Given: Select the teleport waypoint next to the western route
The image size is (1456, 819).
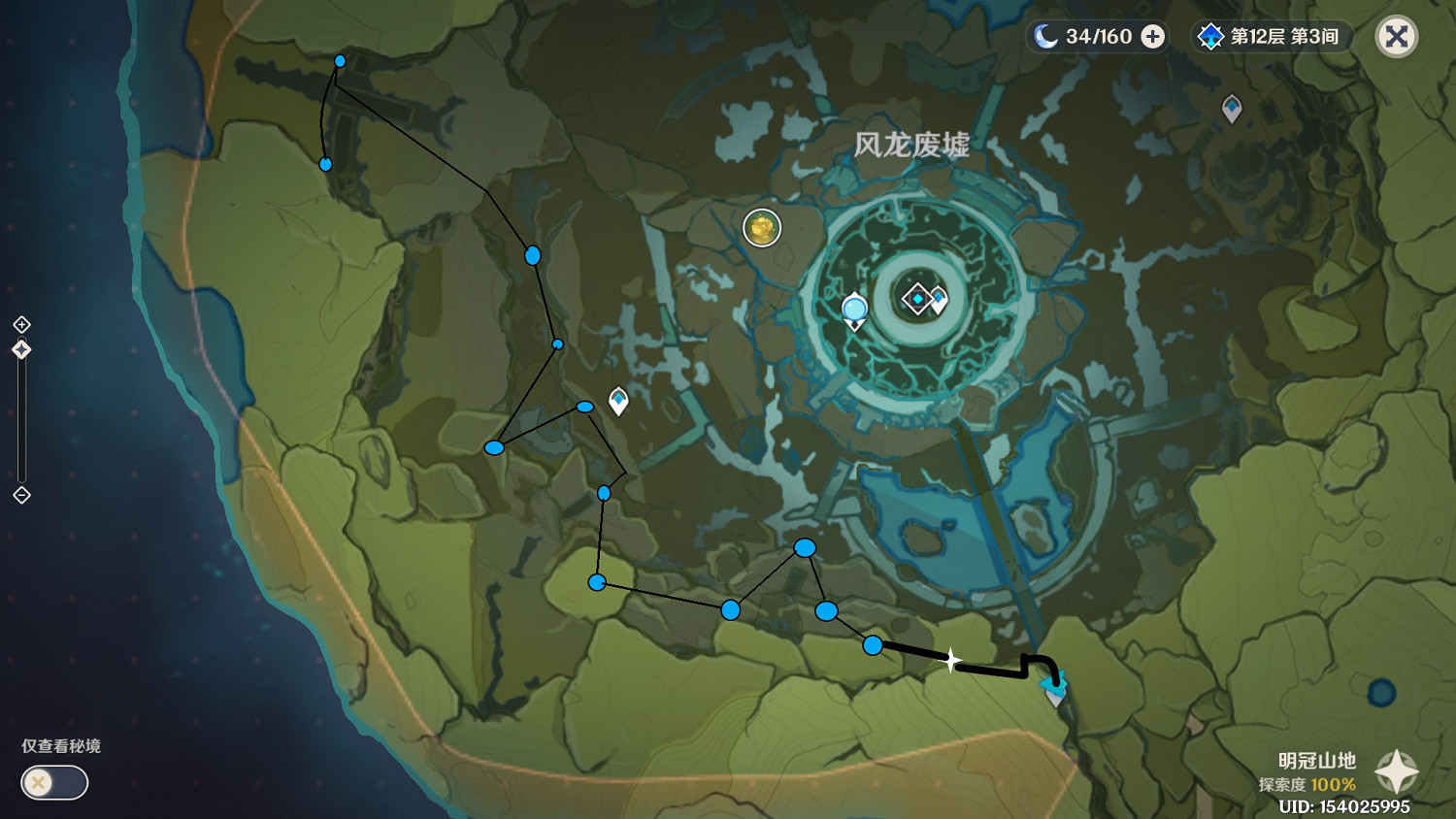Looking at the screenshot, I should (617, 399).
